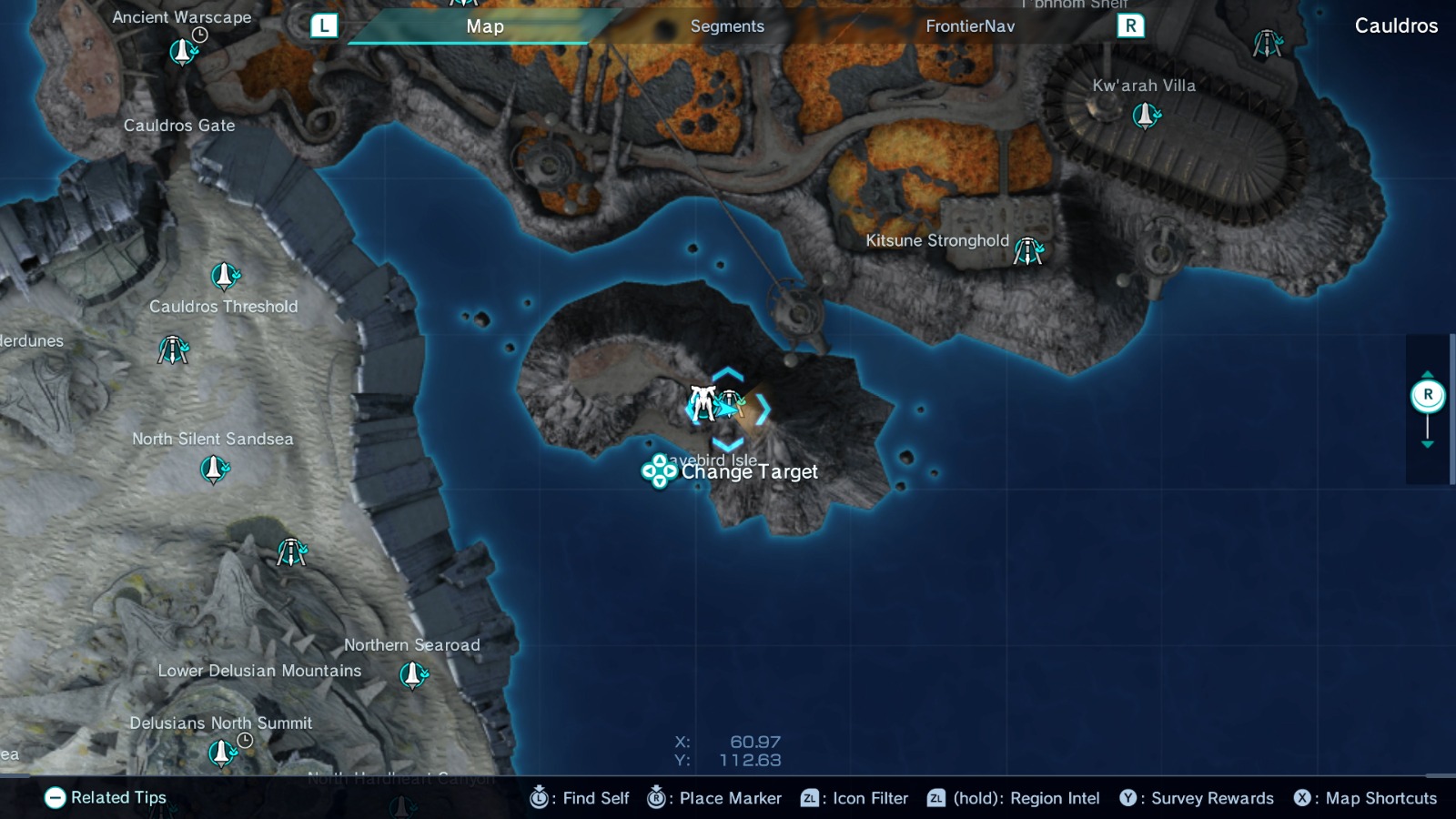The image size is (1456, 819).
Task: Click the probe icon in the top-right corner
Action: coord(1266,44)
